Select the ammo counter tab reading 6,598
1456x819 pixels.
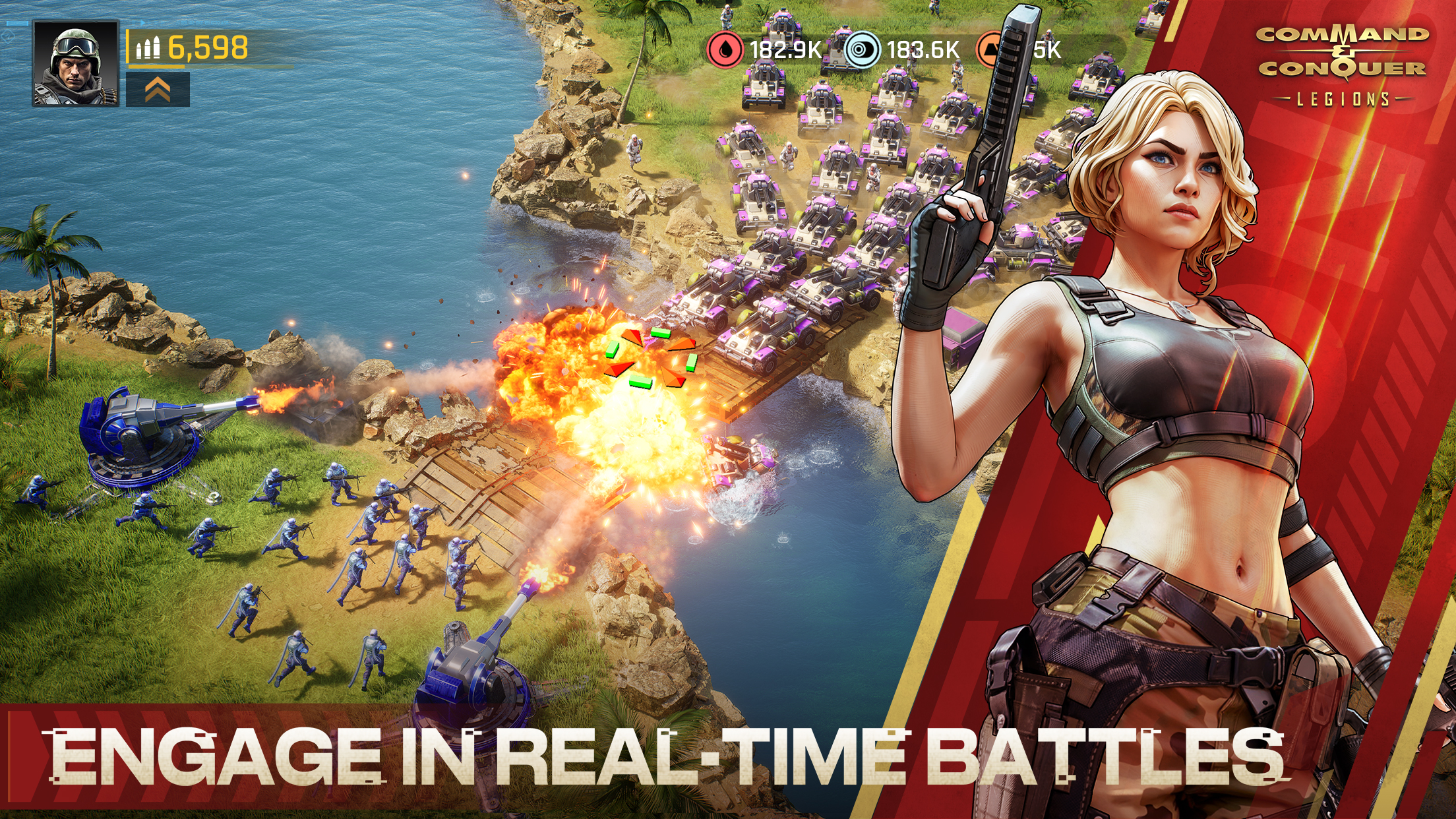[206, 47]
